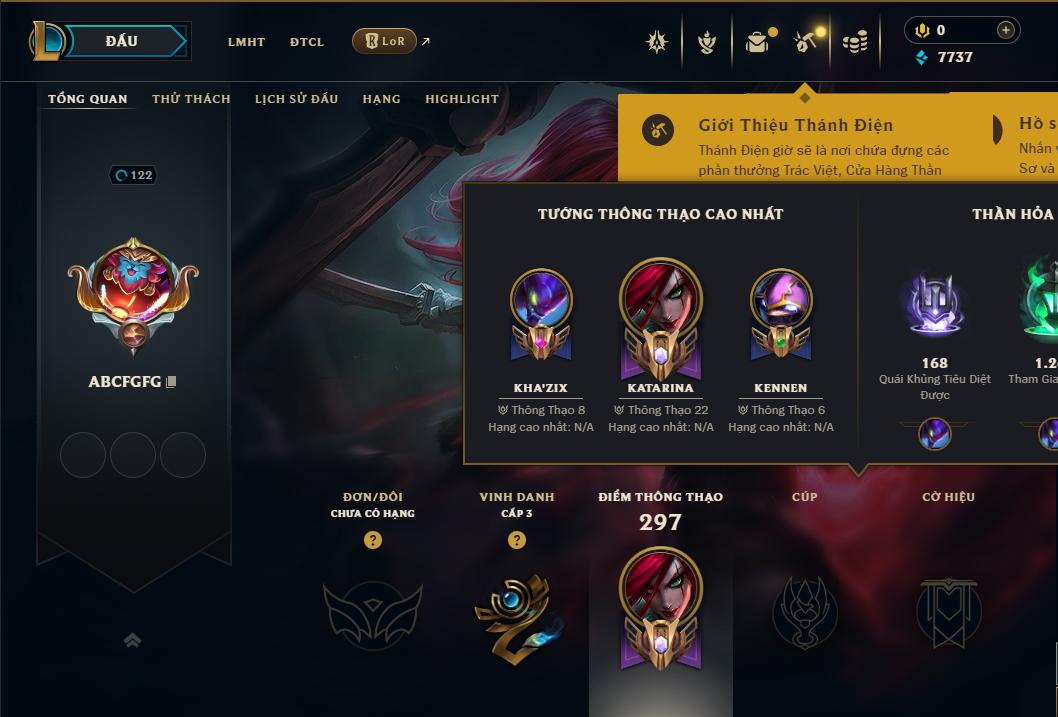Switch to the THỬ THÁCH tab

(191, 99)
